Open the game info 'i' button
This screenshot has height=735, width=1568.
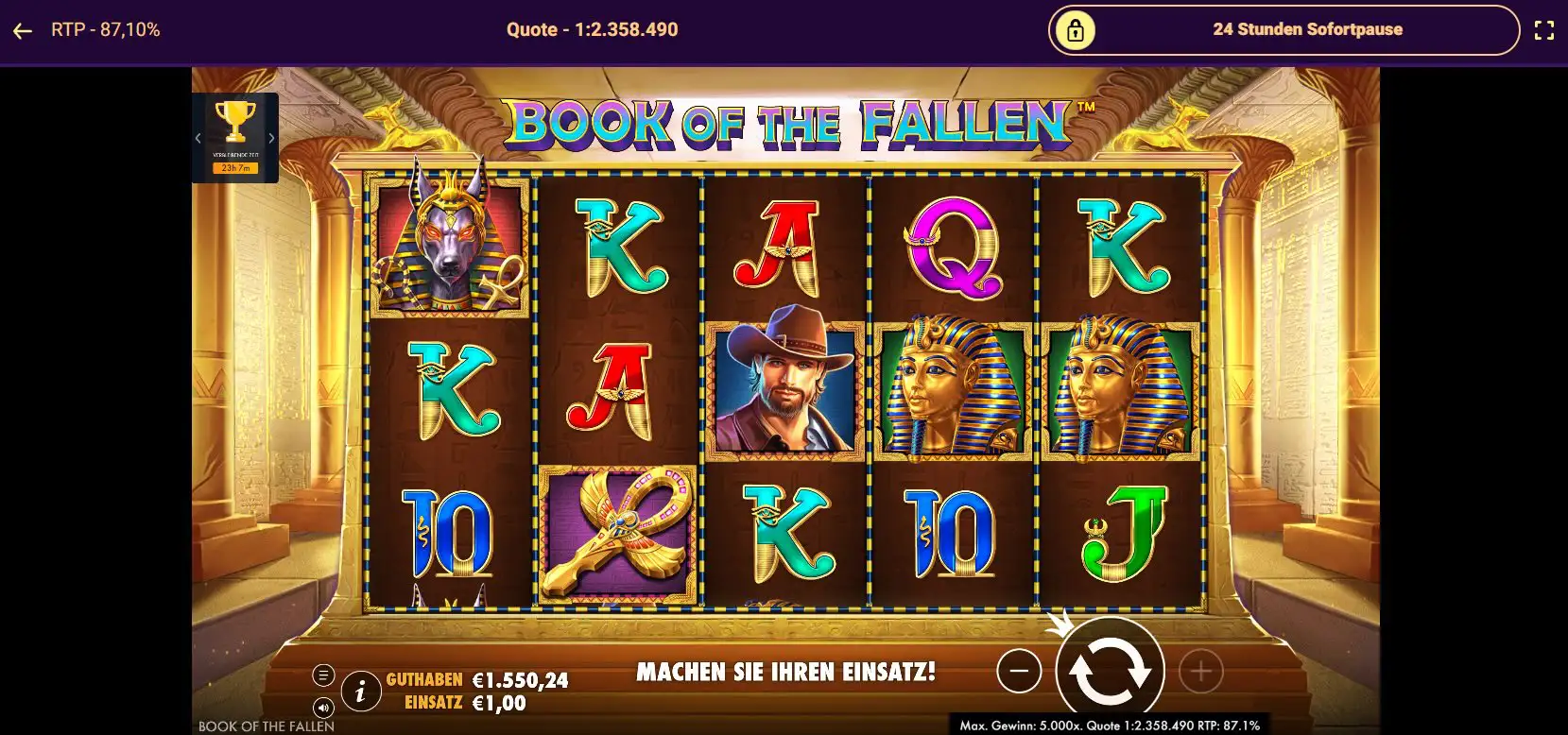tap(360, 692)
